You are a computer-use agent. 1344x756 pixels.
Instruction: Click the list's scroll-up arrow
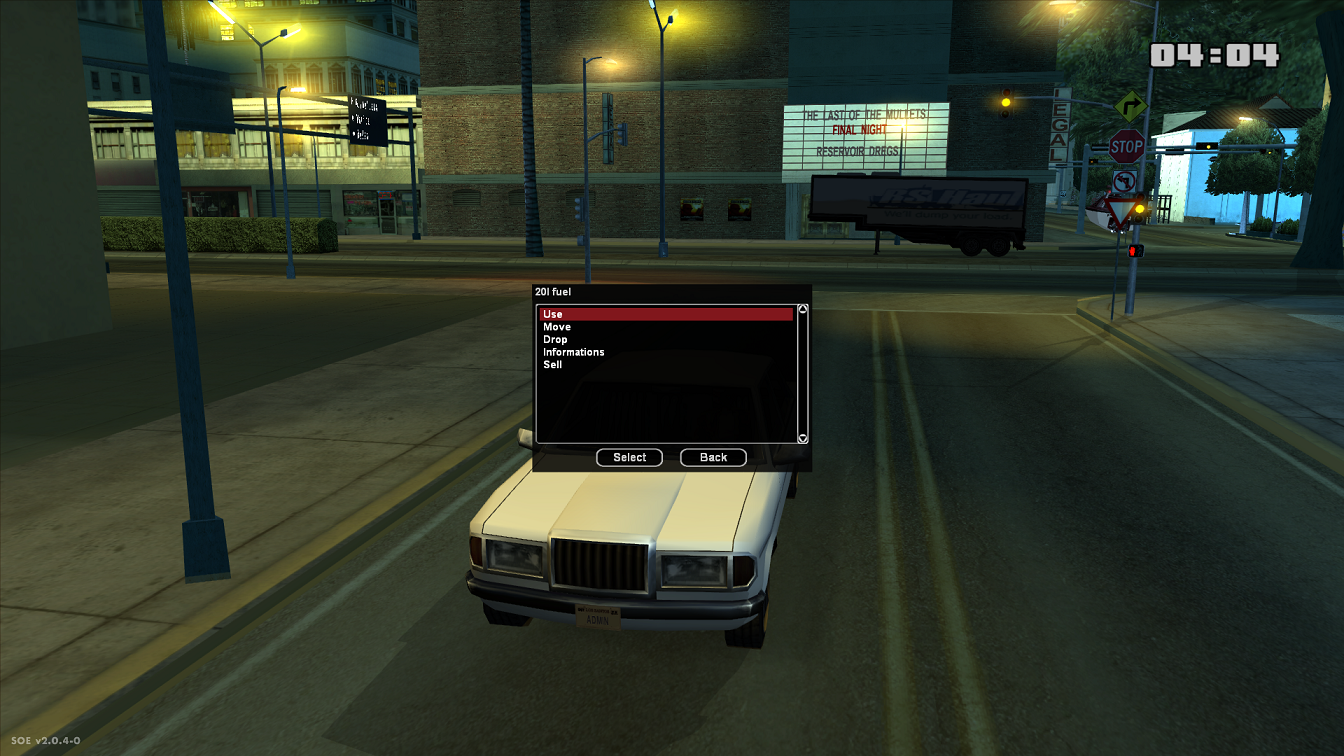pyautogui.click(x=802, y=310)
